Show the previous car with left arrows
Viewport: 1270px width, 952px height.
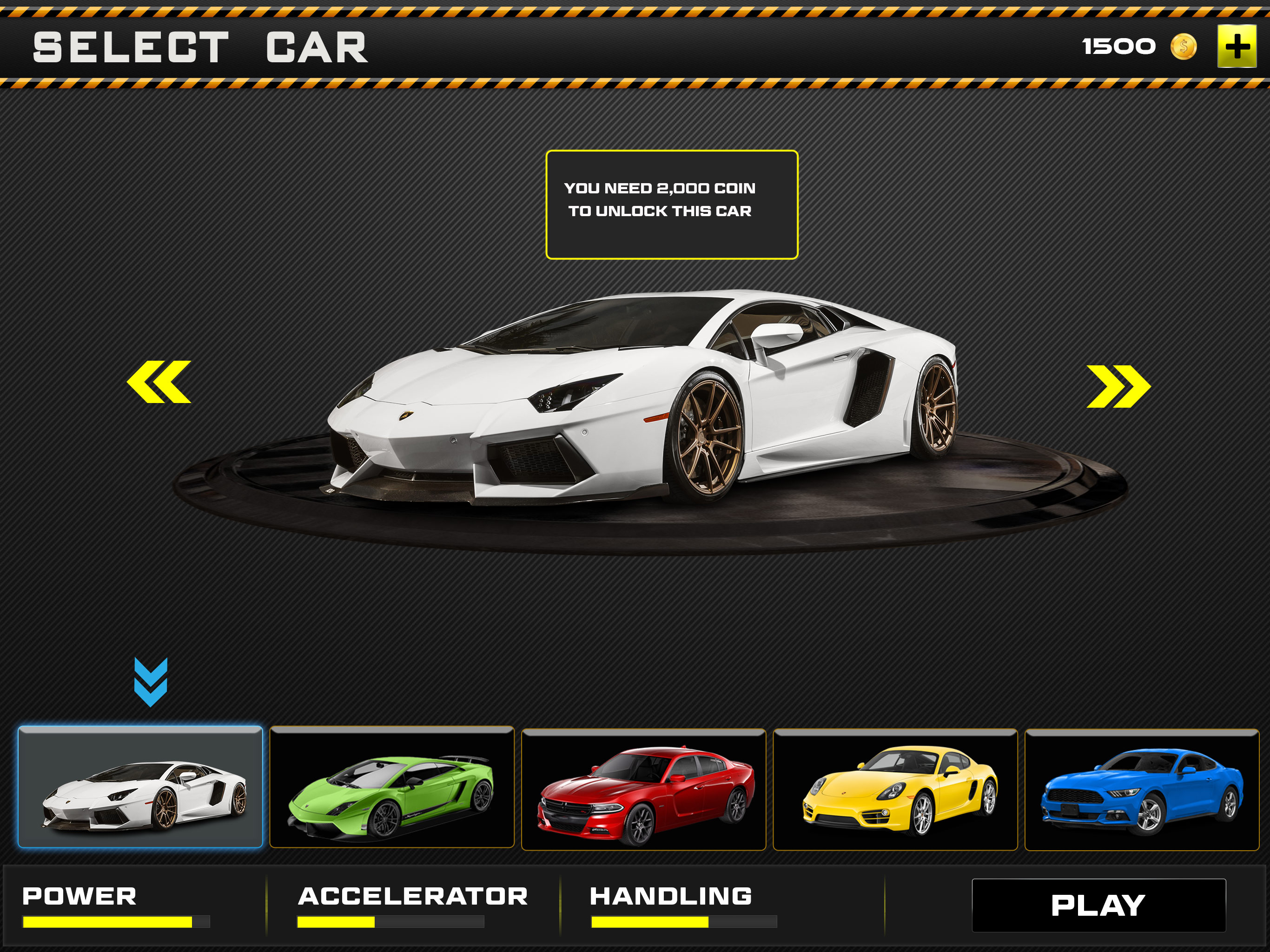pyautogui.click(x=159, y=382)
